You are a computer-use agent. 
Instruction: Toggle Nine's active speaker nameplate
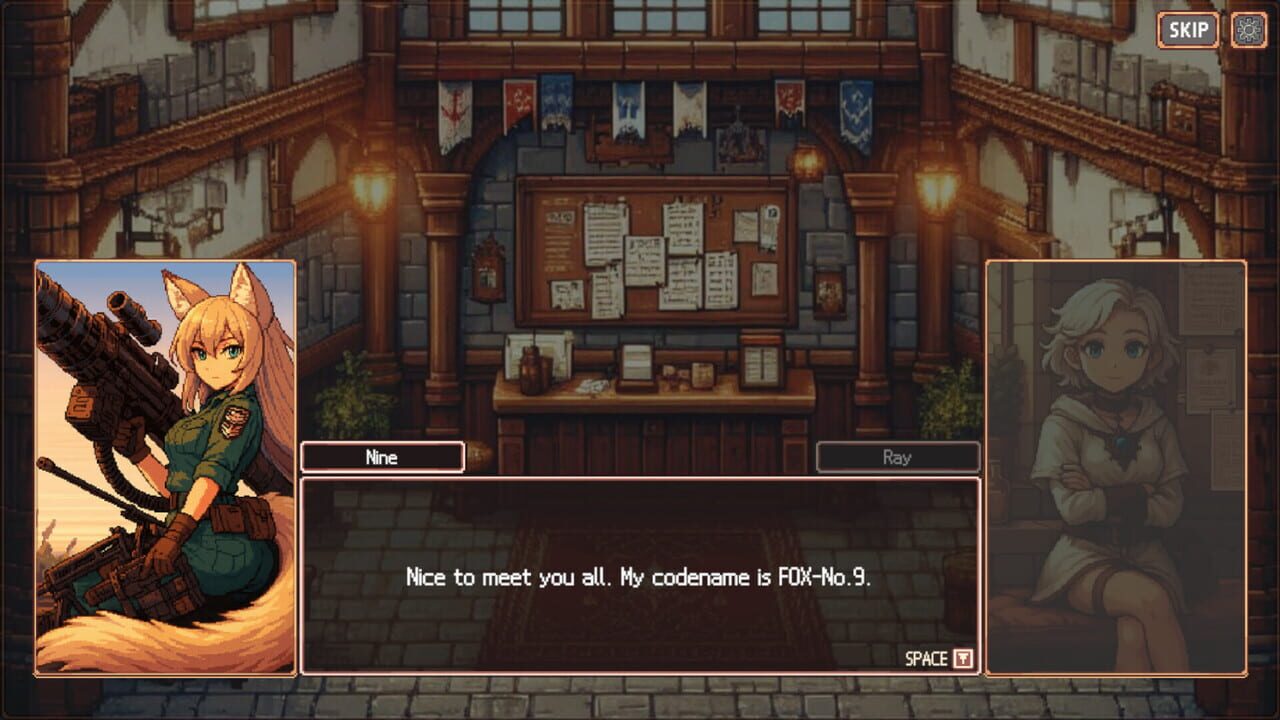[x=382, y=457]
